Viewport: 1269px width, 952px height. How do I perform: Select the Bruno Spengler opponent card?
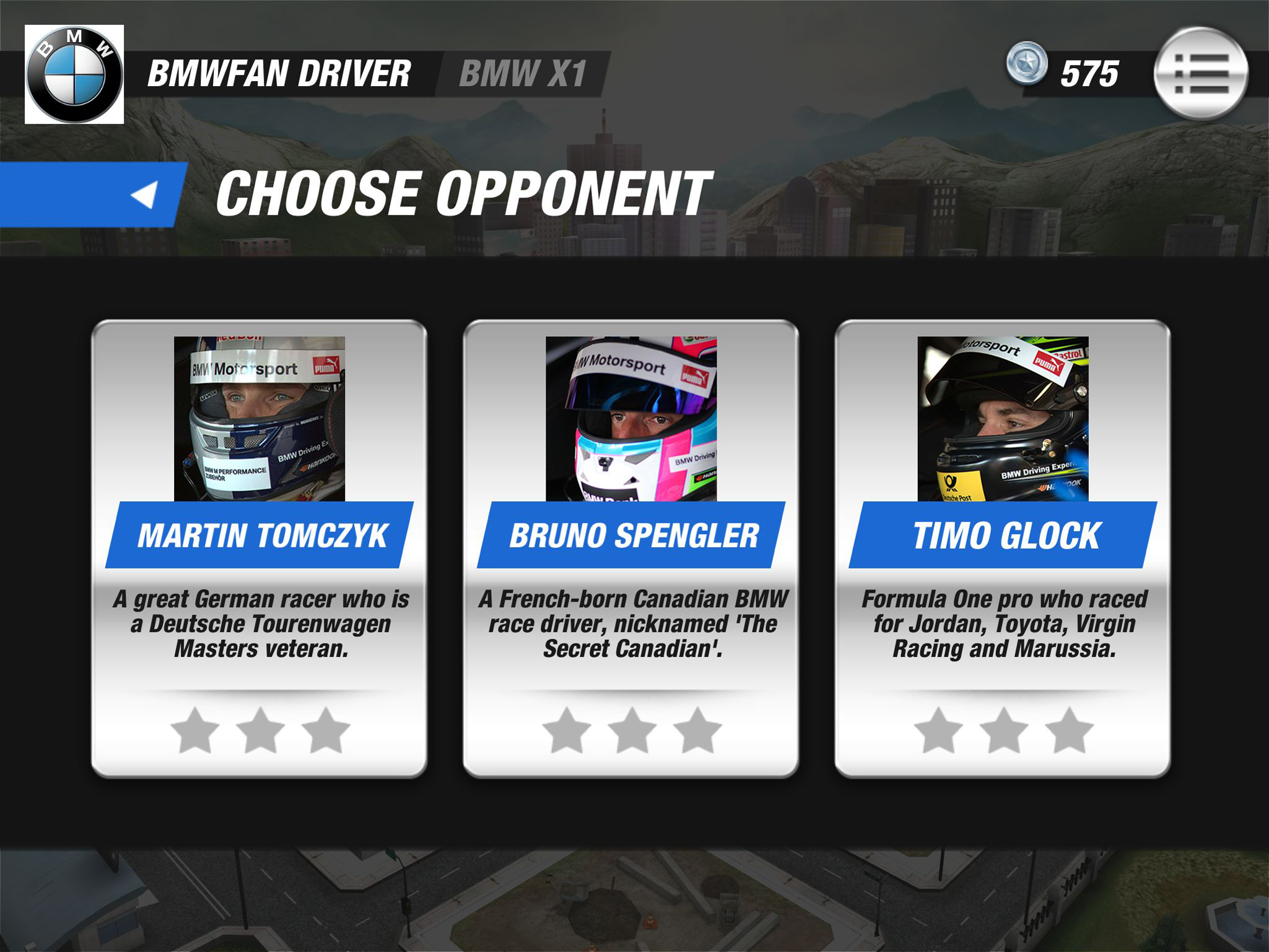[630, 548]
